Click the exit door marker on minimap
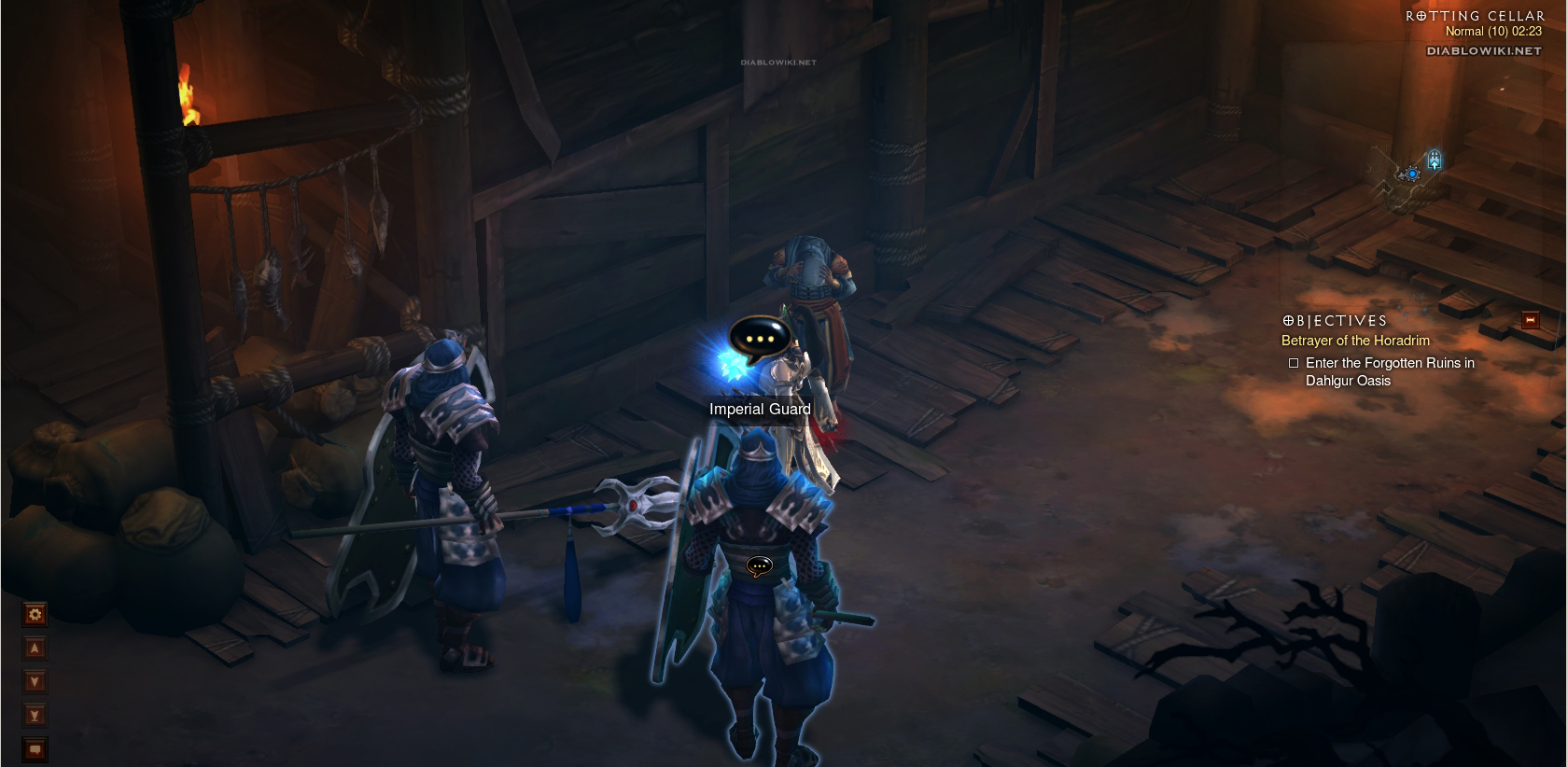Screen dimensions: 1568x767 (x=1435, y=160)
